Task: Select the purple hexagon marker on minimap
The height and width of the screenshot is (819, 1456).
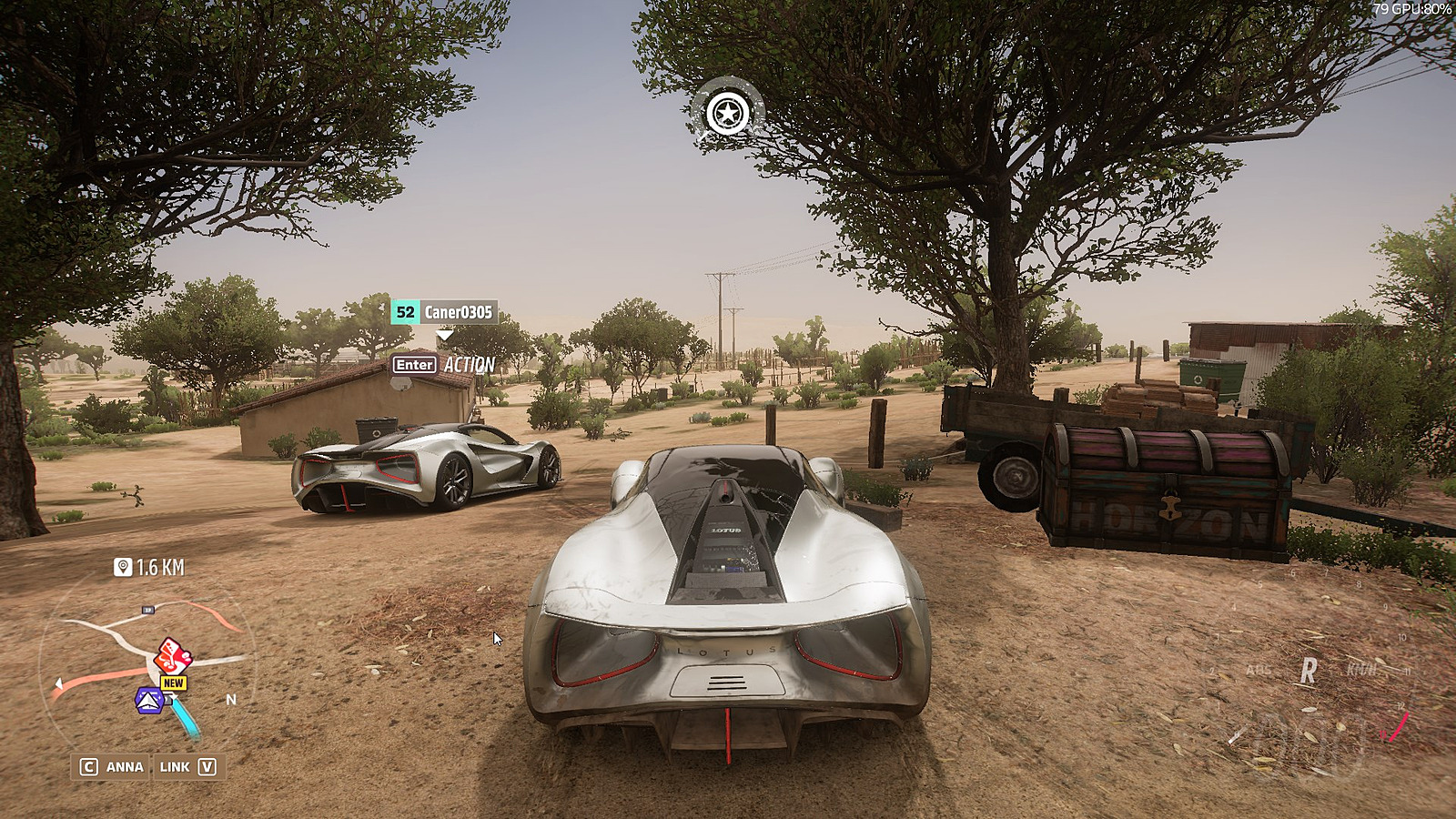Action: pos(149,701)
